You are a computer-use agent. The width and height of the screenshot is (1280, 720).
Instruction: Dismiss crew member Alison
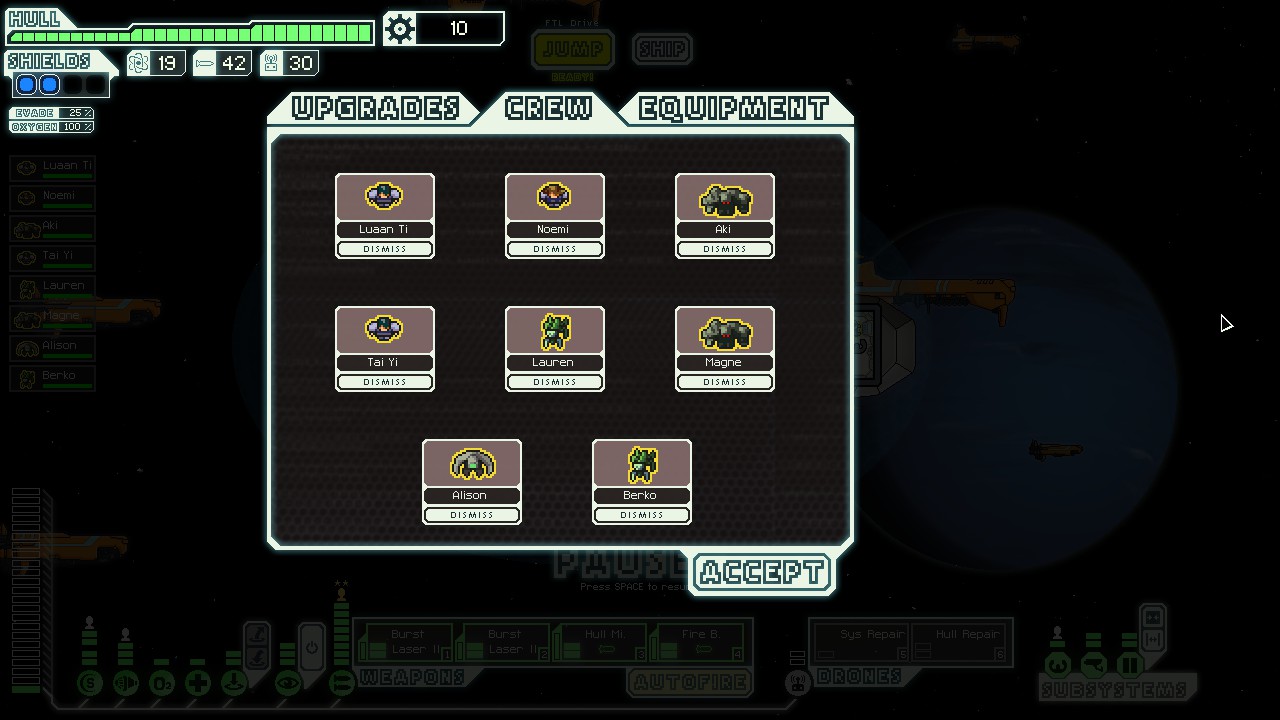(x=472, y=515)
